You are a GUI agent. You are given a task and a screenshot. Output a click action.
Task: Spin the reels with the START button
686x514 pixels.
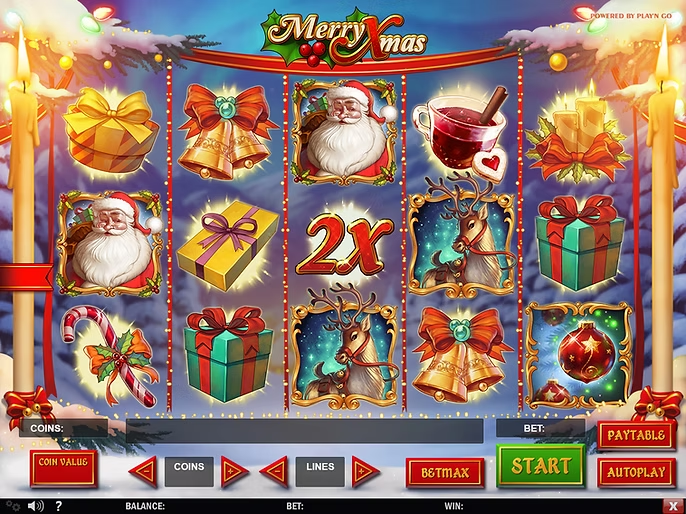click(x=541, y=466)
